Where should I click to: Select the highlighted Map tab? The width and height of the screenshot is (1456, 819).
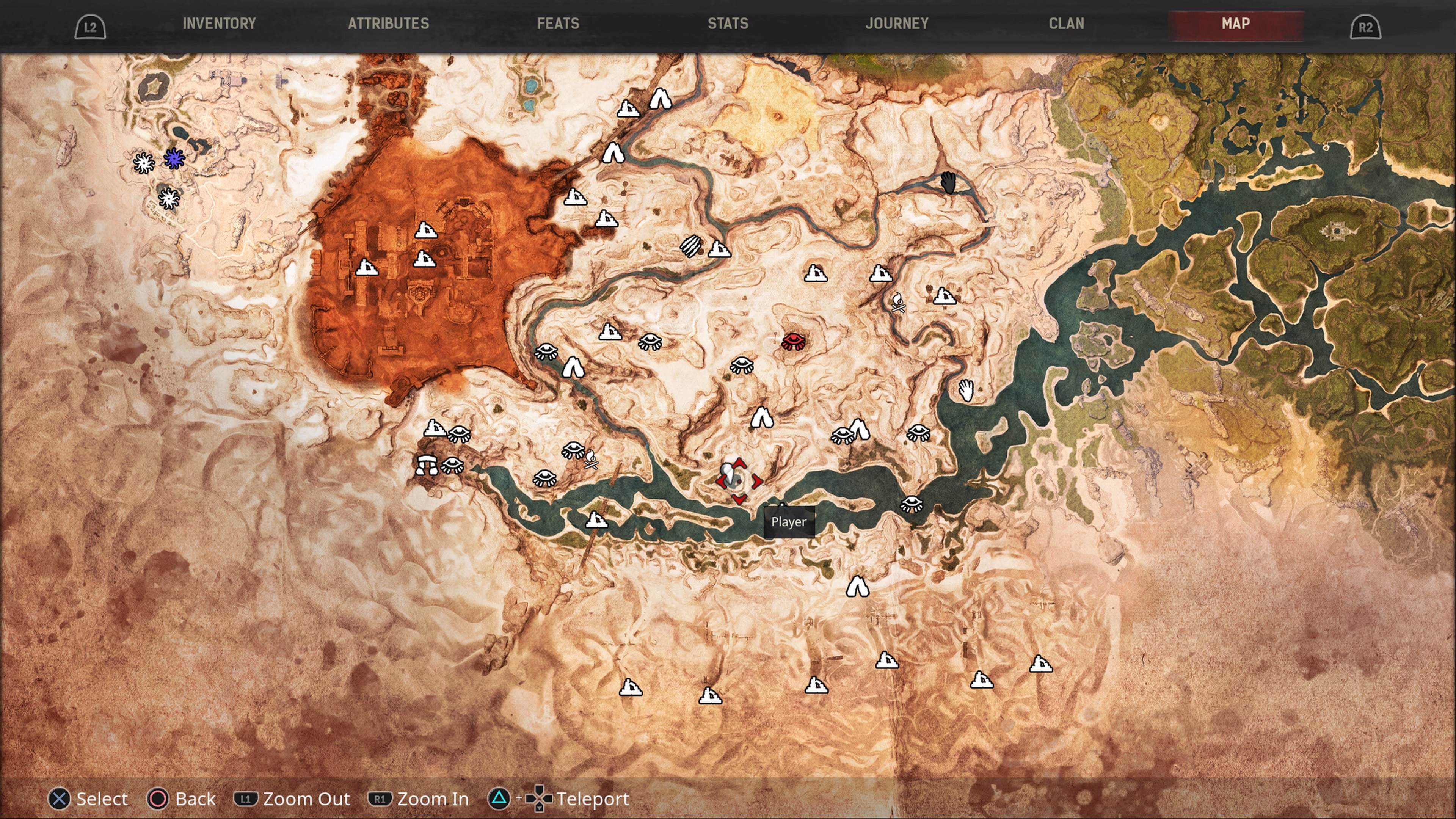(1236, 24)
